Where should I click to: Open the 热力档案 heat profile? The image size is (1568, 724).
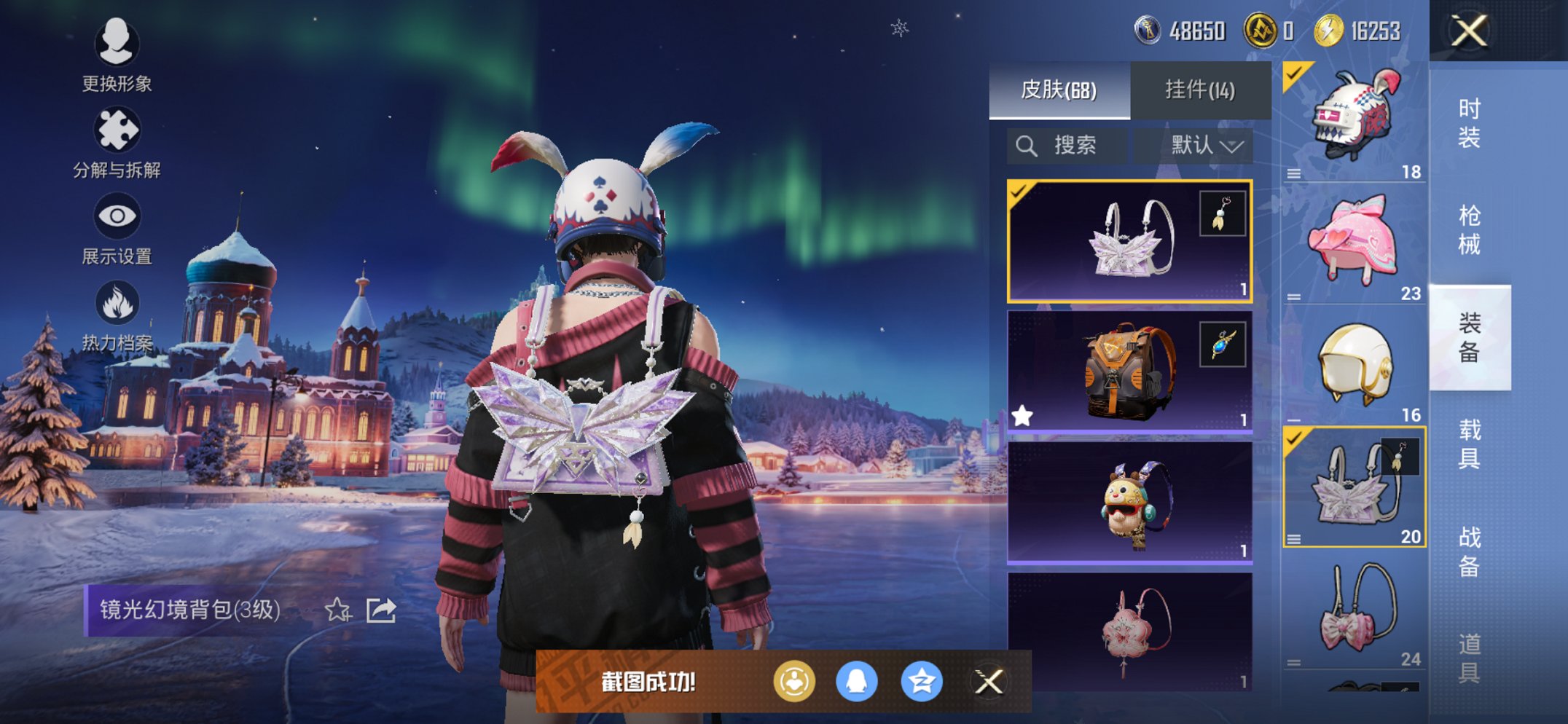pos(117,301)
